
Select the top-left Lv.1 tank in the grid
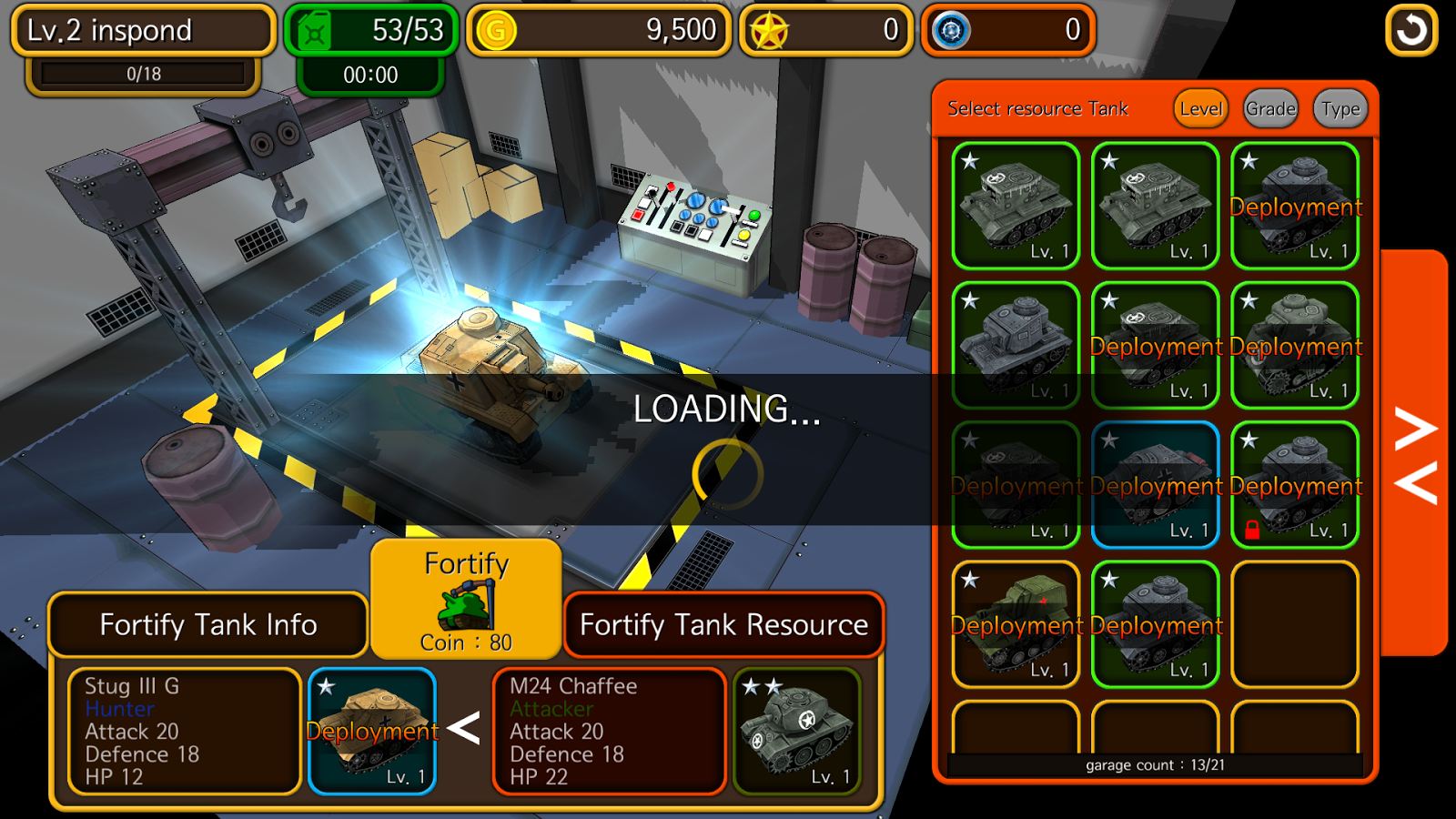[x=1016, y=205]
